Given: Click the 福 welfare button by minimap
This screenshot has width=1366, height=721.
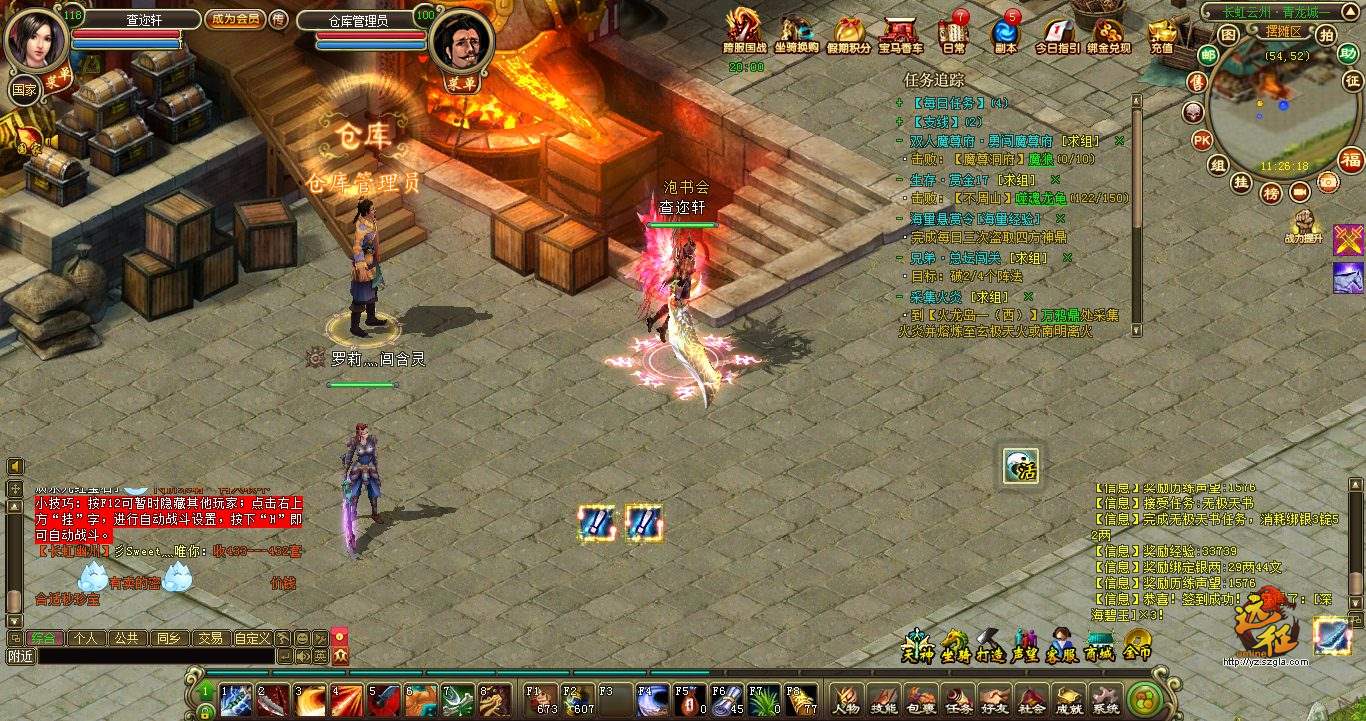Looking at the screenshot, I should (1351, 160).
